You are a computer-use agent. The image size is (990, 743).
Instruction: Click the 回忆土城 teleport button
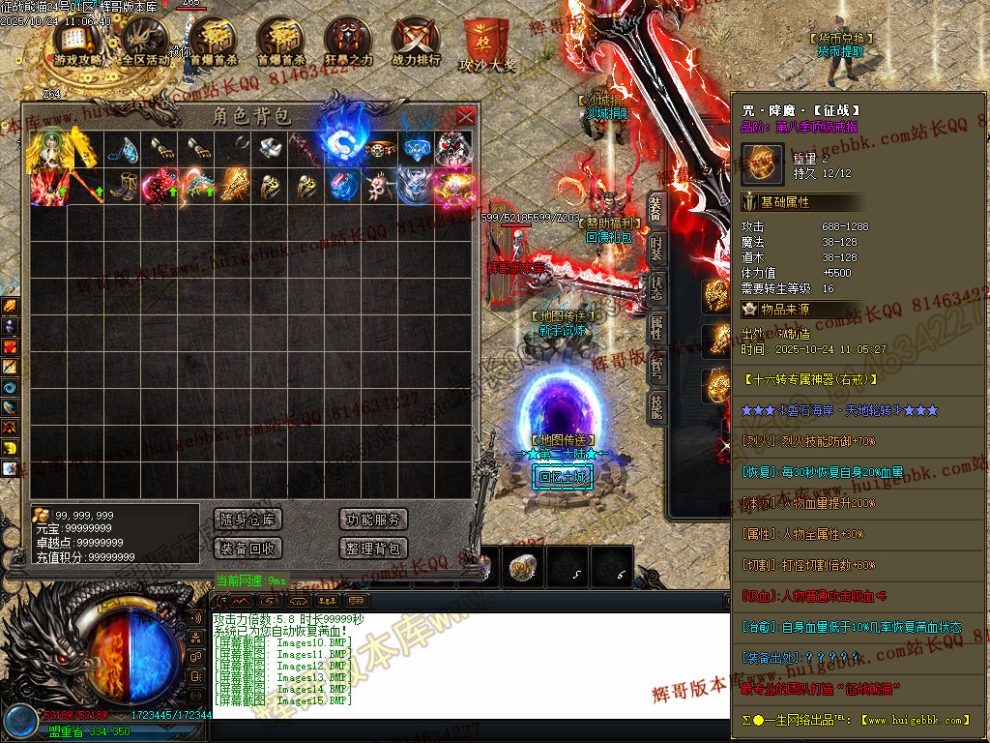(565, 477)
